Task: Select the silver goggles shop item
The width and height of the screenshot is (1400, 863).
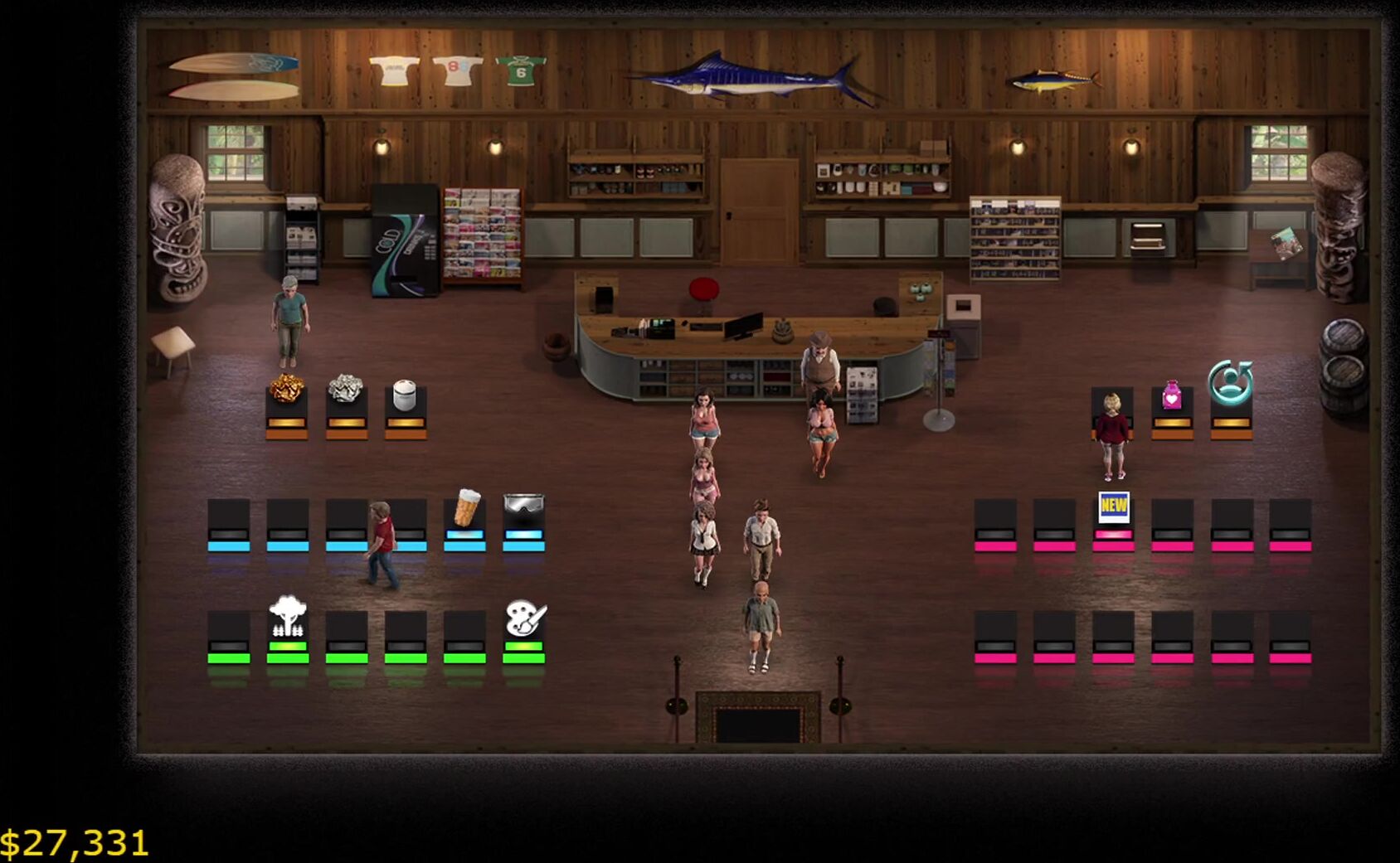Action: 524,505
